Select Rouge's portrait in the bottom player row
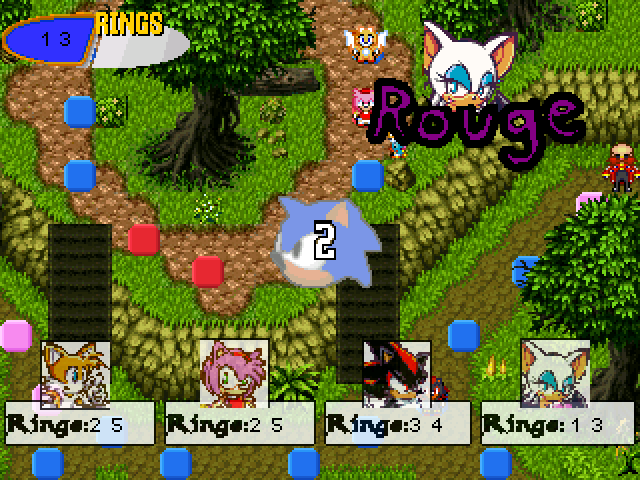This screenshot has height=480, width=640. coord(555,372)
